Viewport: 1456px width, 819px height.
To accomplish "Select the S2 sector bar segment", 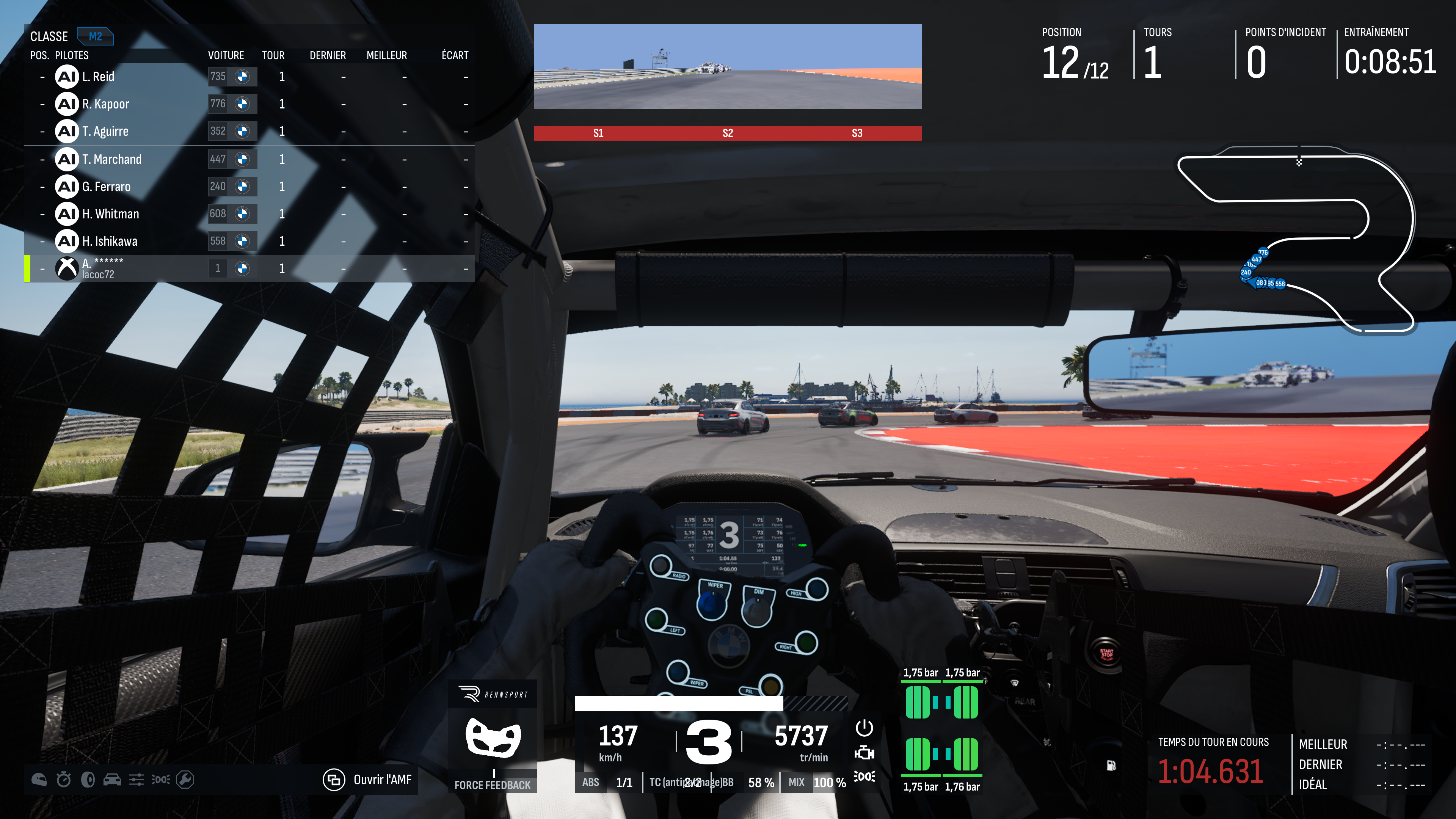I will point(728,133).
